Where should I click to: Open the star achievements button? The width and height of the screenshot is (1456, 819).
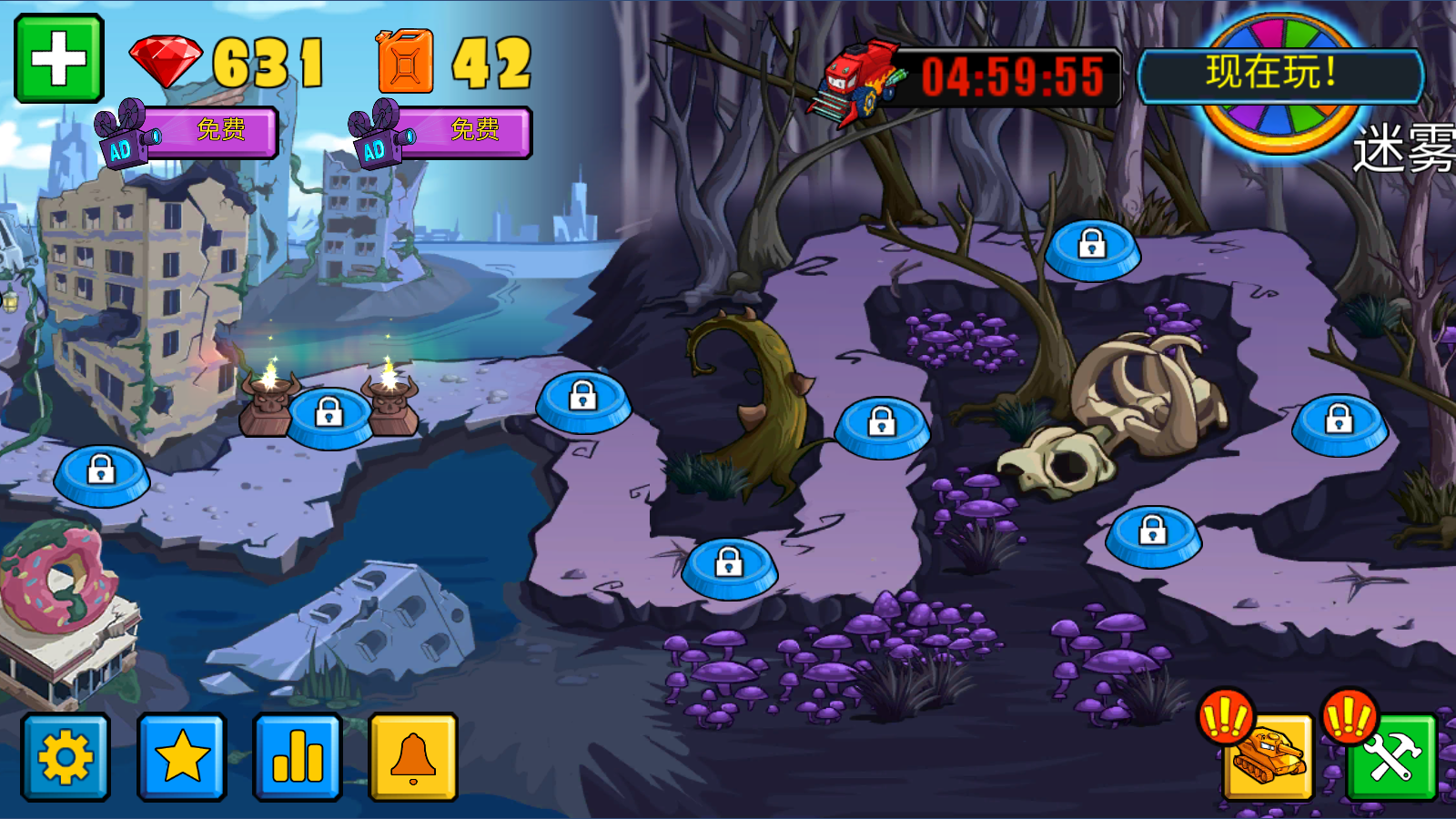click(x=182, y=757)
